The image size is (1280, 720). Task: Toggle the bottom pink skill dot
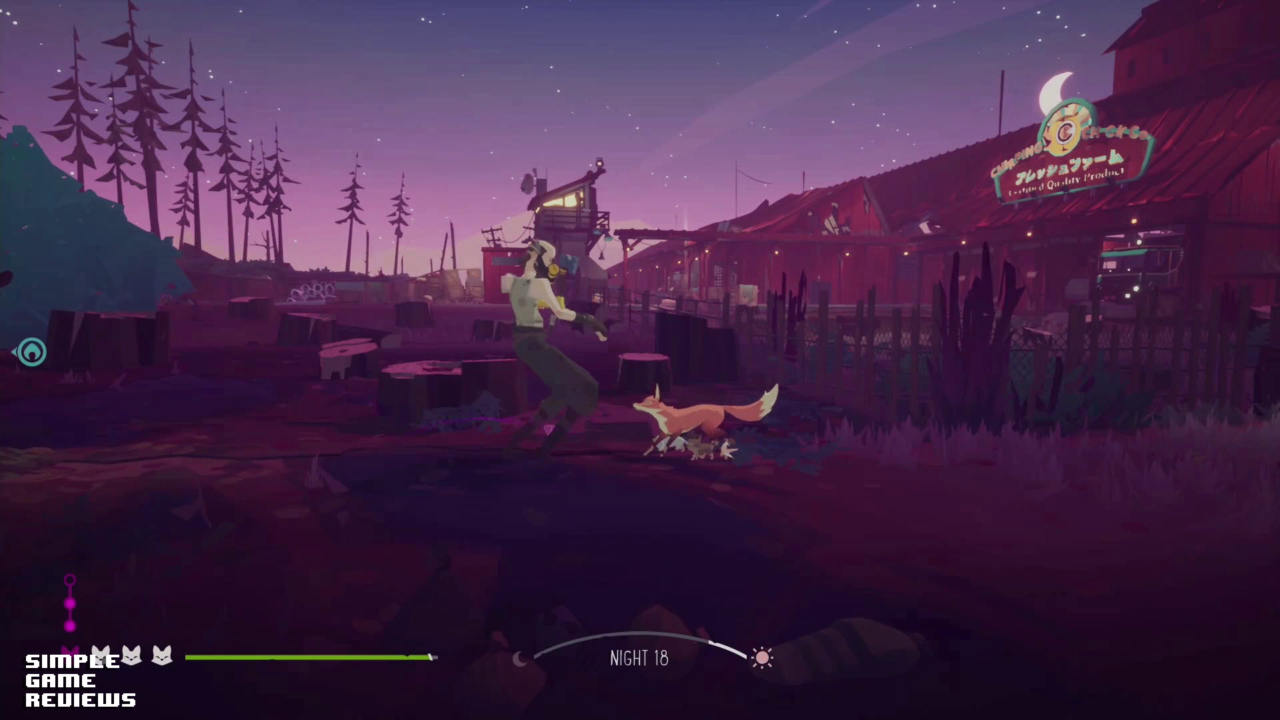(x=70, y=625)
